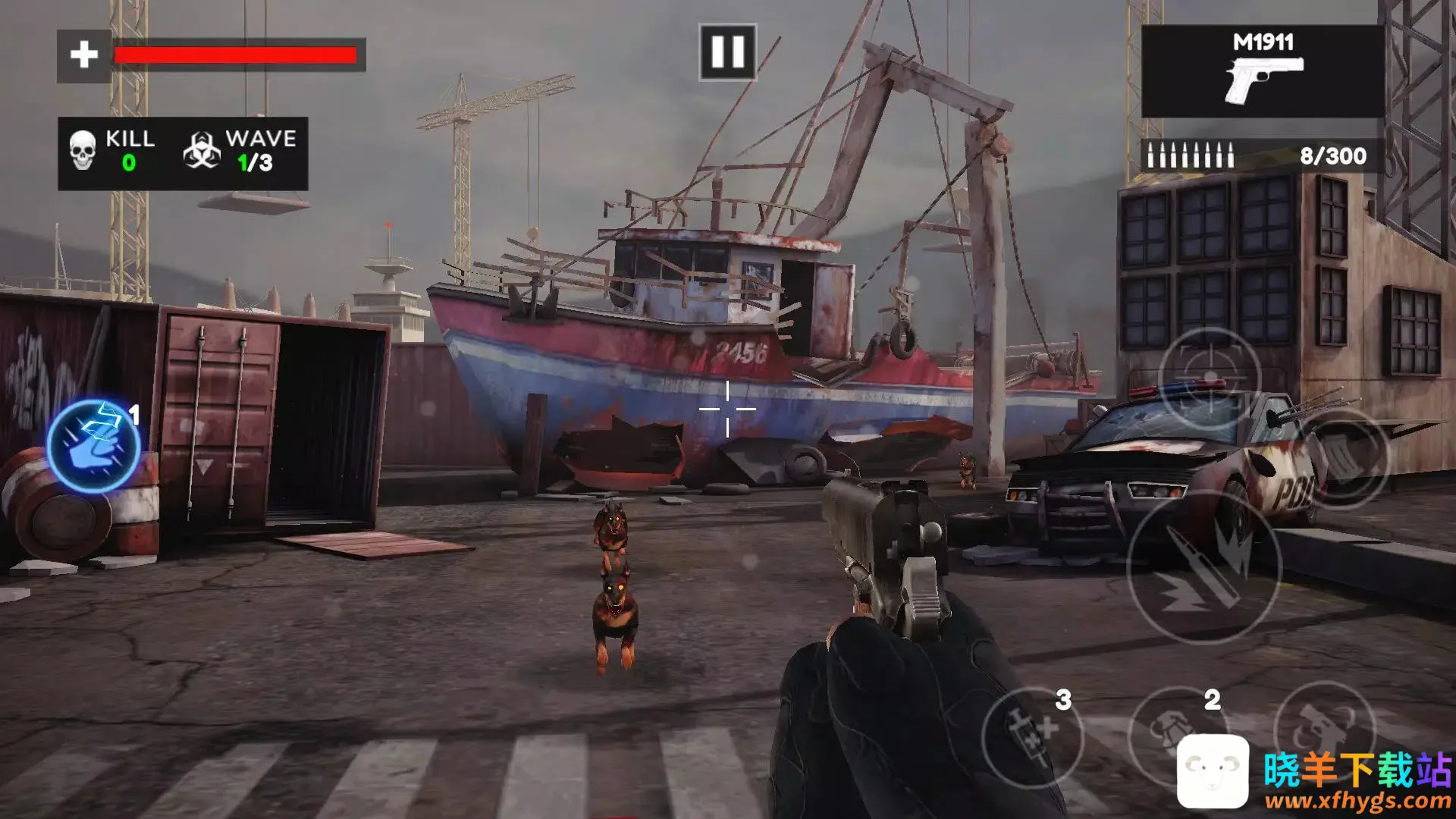Open the xfhygs.com watermark link
The width and height of the screenshot is (1456, 819).
click(x=1357, y=800)
